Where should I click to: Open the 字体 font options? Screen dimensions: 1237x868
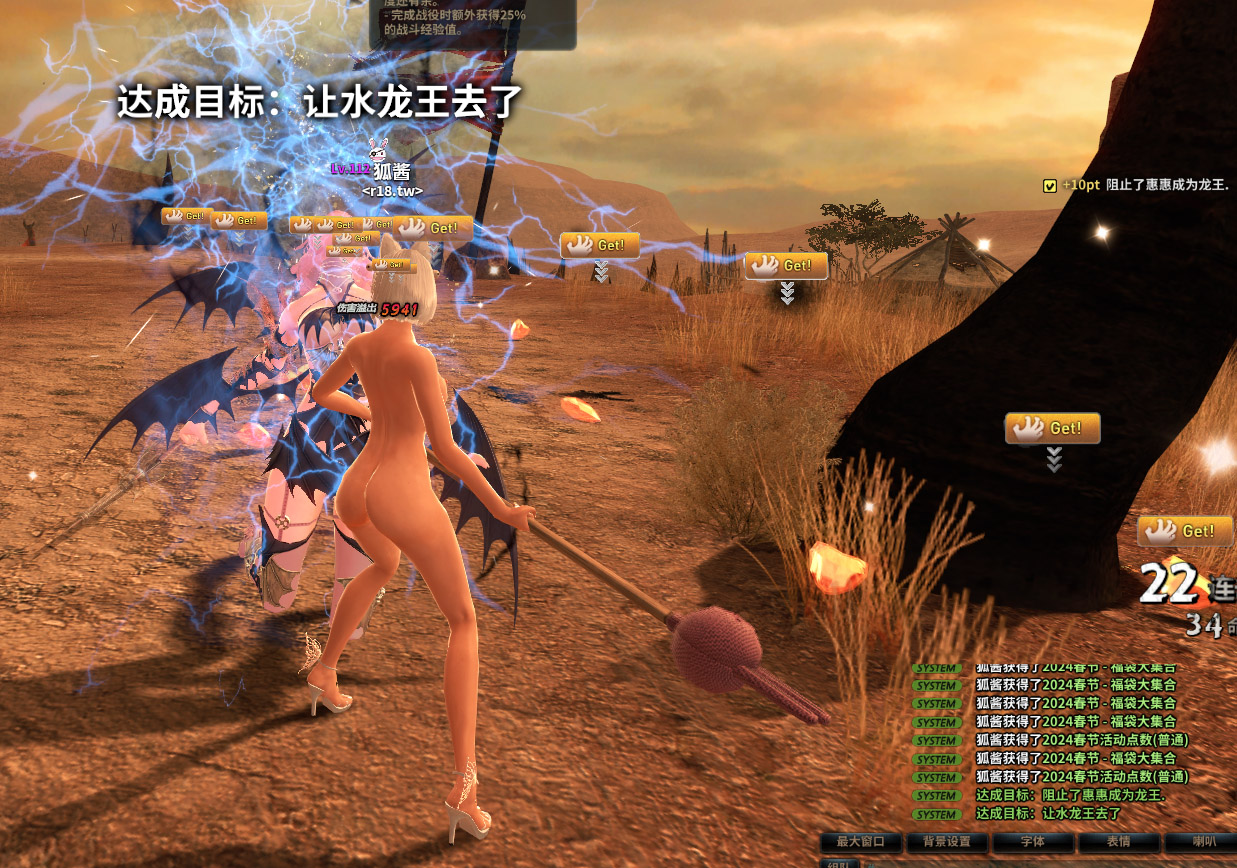click(x=1033, y=842)
